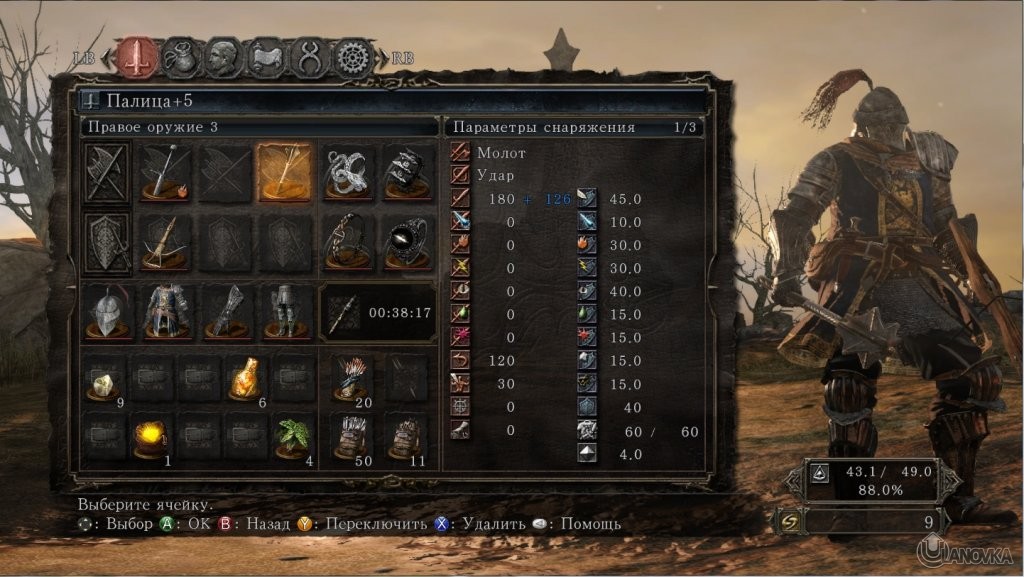Select the glowing yellow item slot
1024x577 pixels.
tap(152, 437)
